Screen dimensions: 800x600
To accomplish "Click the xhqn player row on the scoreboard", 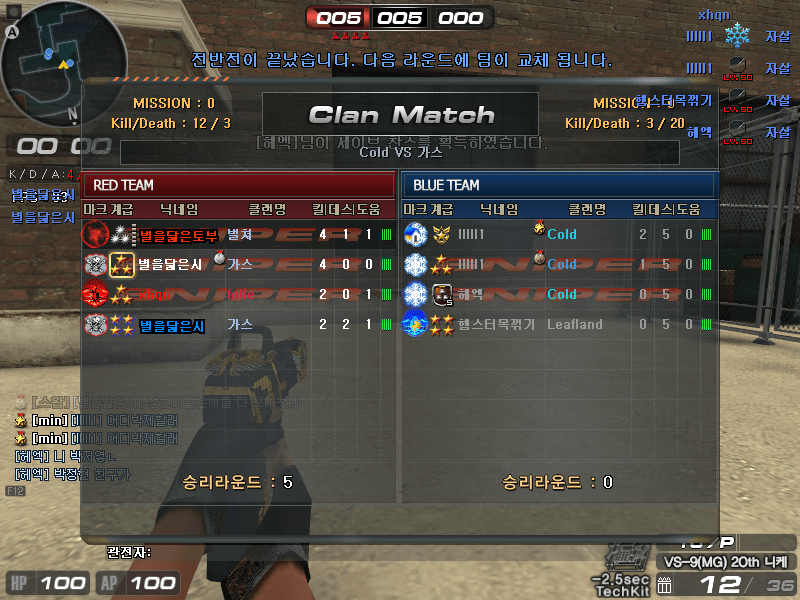I will 240,295.
